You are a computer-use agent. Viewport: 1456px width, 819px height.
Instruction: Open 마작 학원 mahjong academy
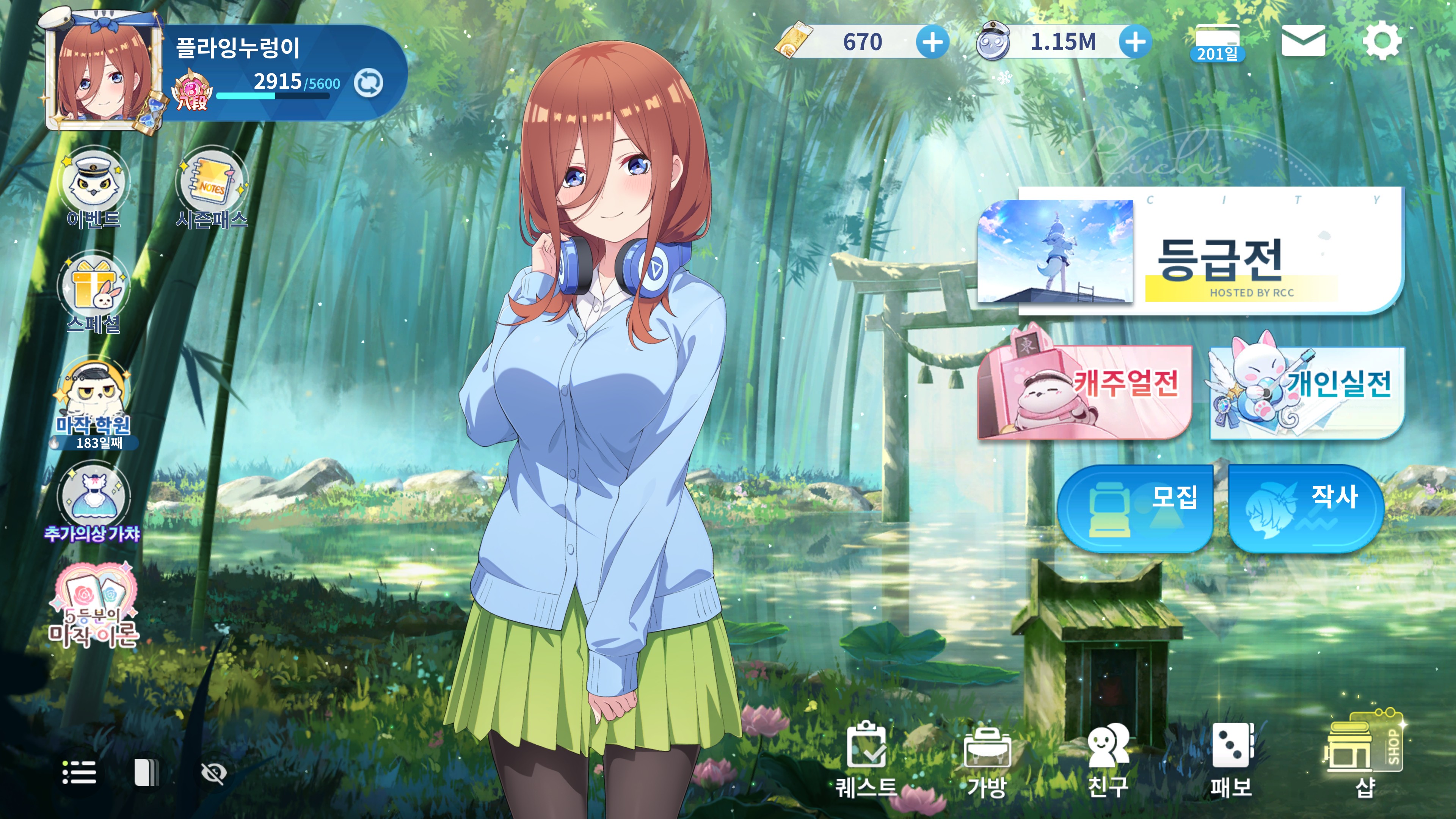(x=94, y=401)
